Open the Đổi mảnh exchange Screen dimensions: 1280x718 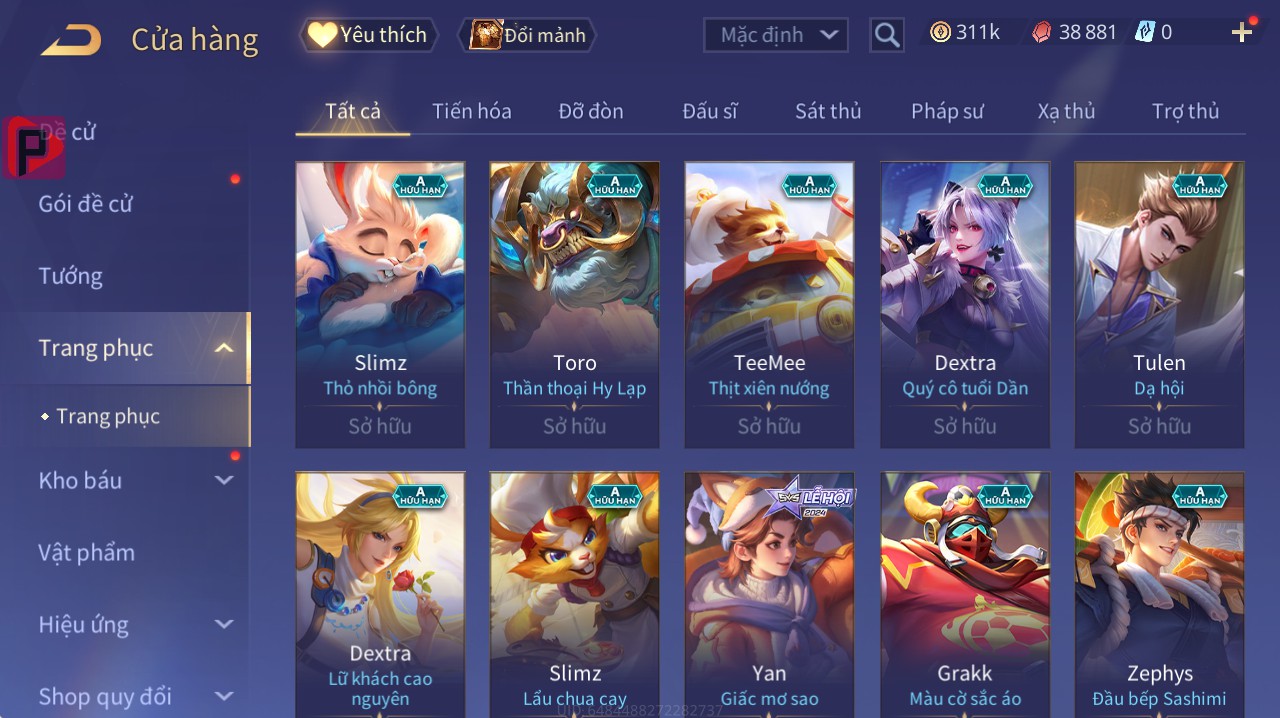coord(527,35)
